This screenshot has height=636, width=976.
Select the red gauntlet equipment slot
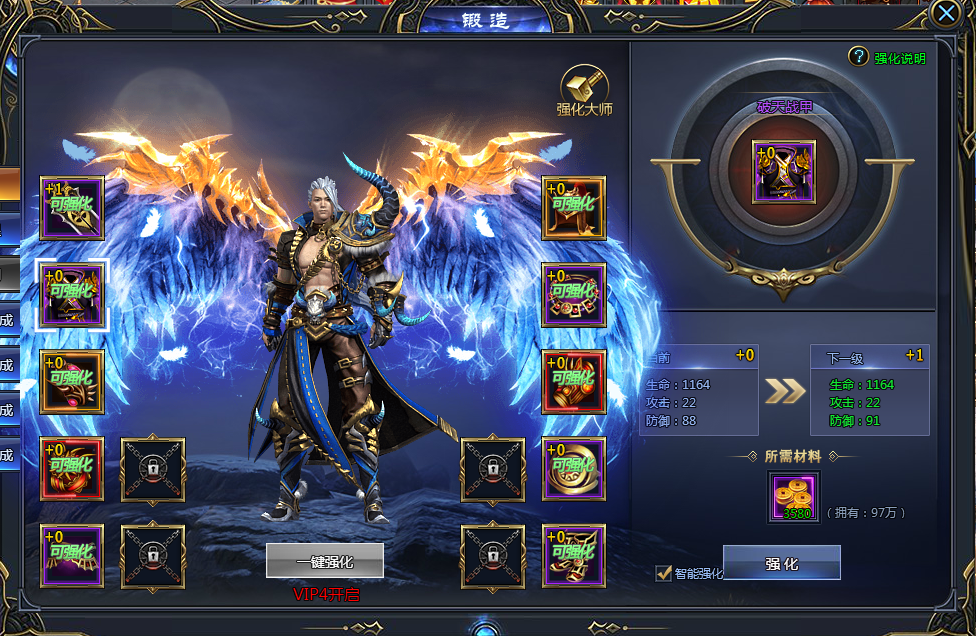[x=574, y=382]
